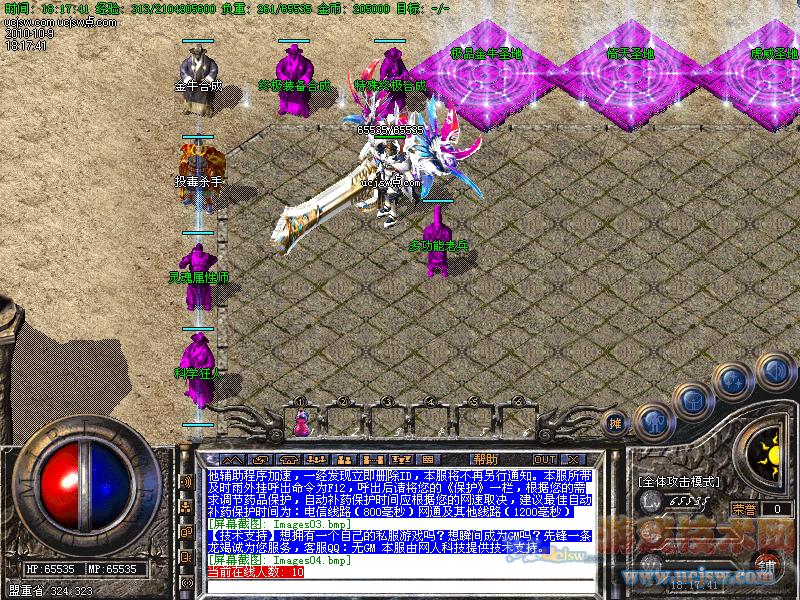Toggle the sound speaker round button
800x600 pixels.
pos(774,370)
